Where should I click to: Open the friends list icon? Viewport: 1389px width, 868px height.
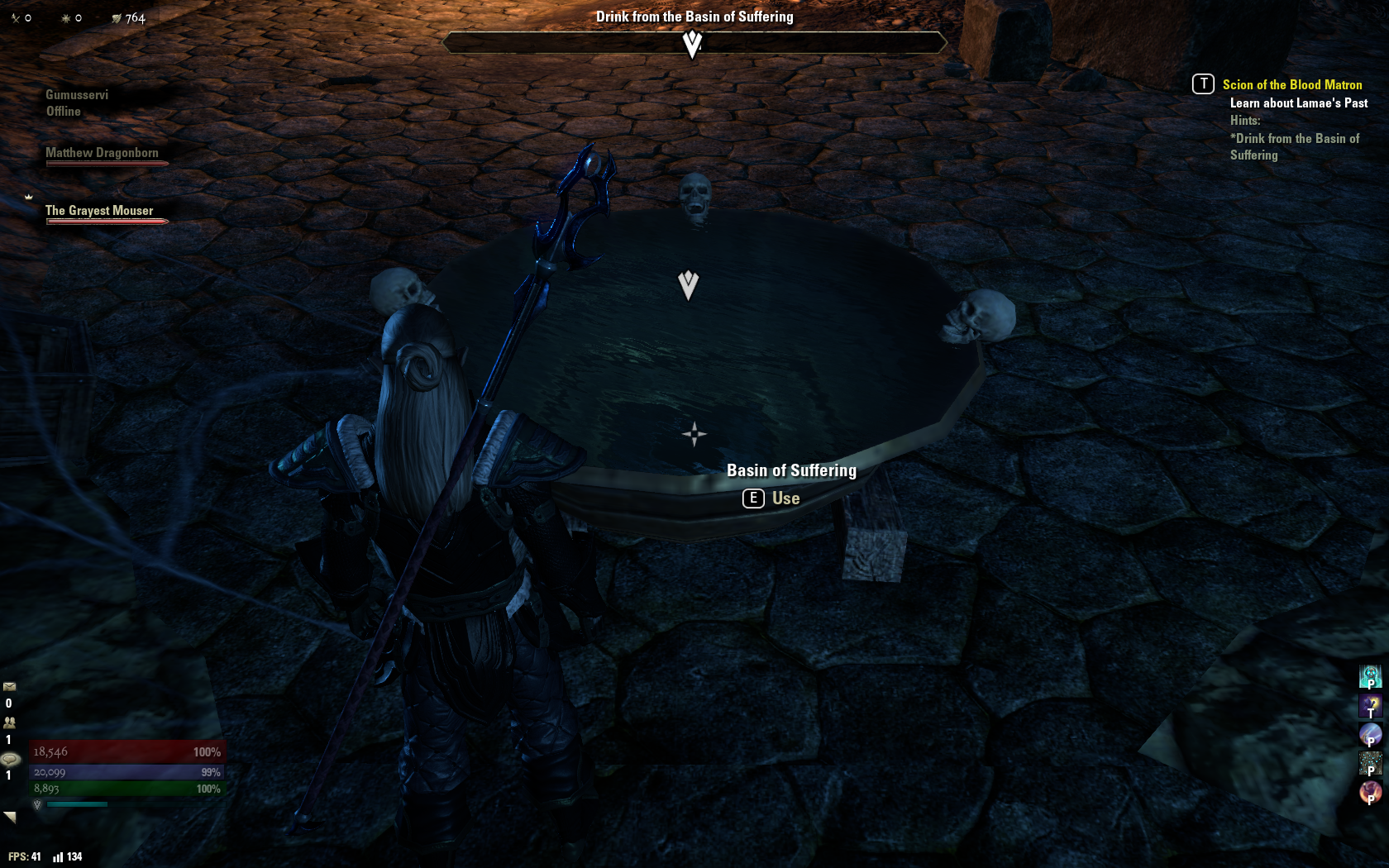[10, 722]
